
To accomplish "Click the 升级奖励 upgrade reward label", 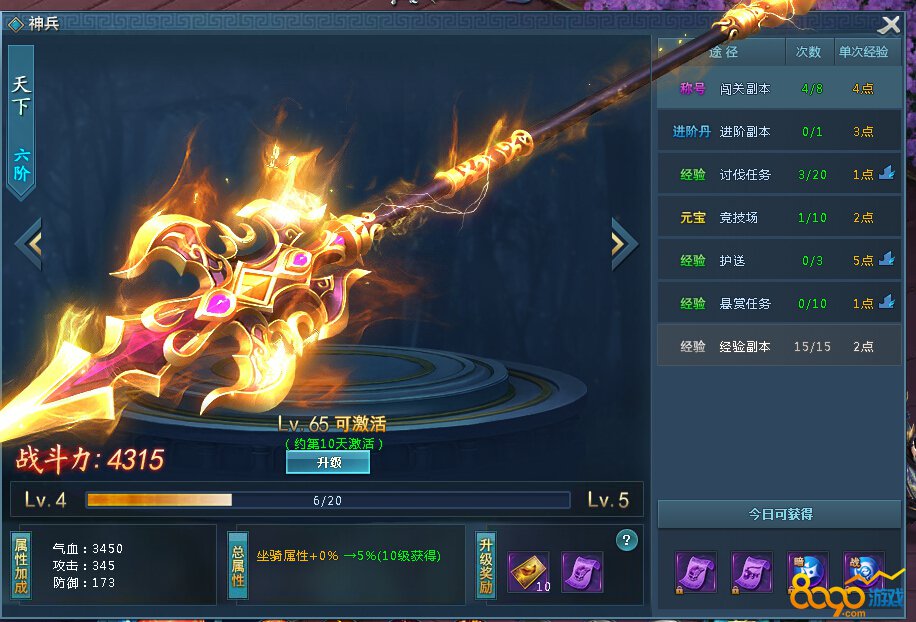I will [x=486, y=565].
